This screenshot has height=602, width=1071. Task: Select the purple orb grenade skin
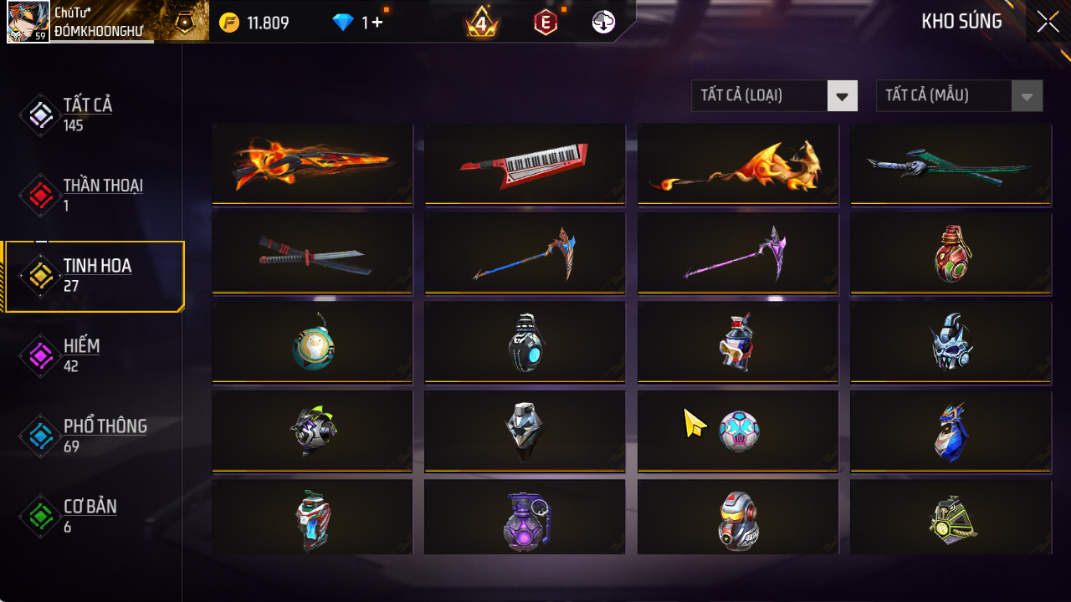[525, 518]
